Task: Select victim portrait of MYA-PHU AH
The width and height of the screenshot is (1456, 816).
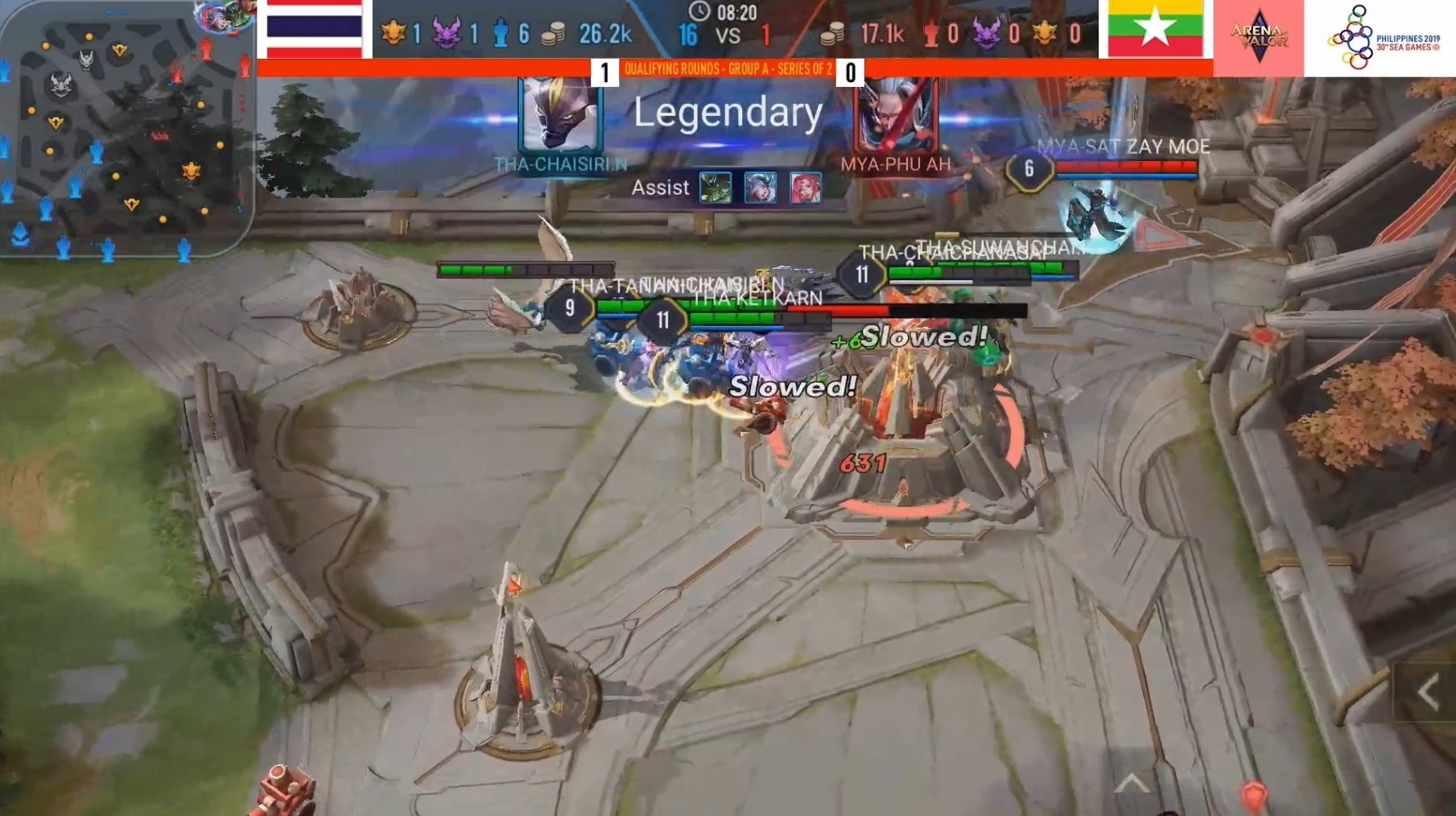Action: coord(896,114)
